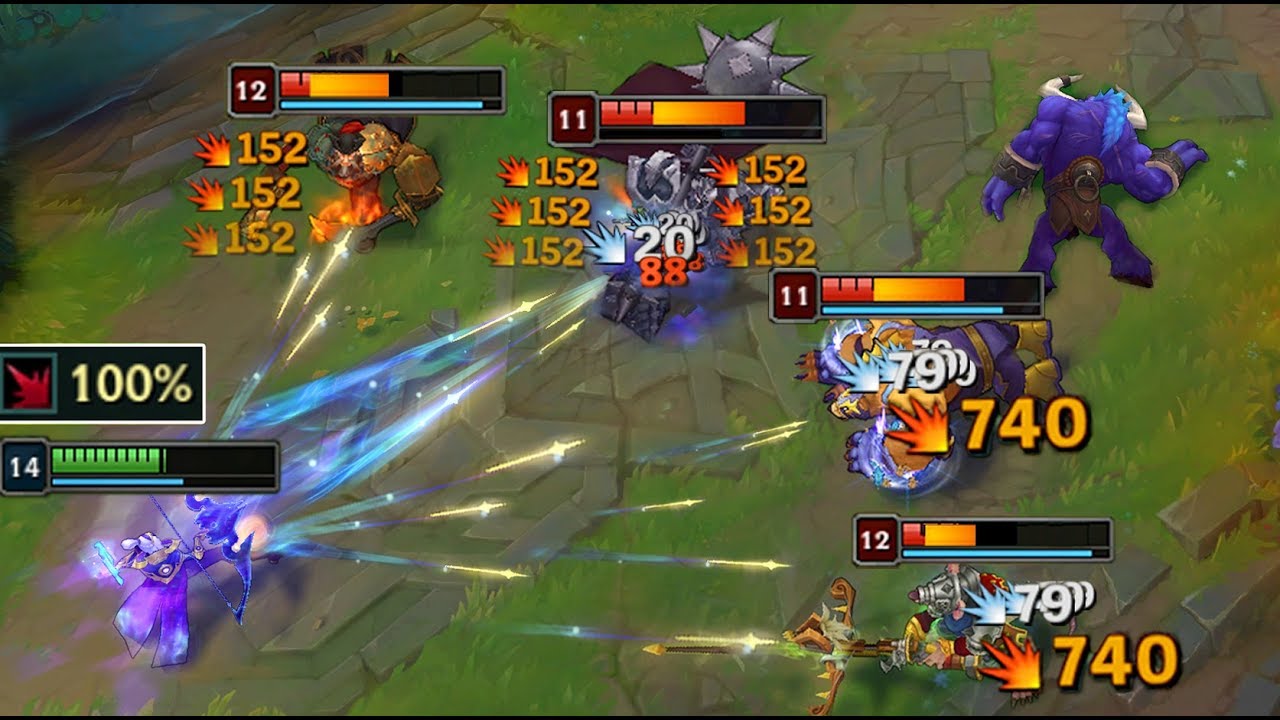Select the level 11 icon on the armored minion
The height and width of the screenshot is (720, 1280).
coord(795,292)
